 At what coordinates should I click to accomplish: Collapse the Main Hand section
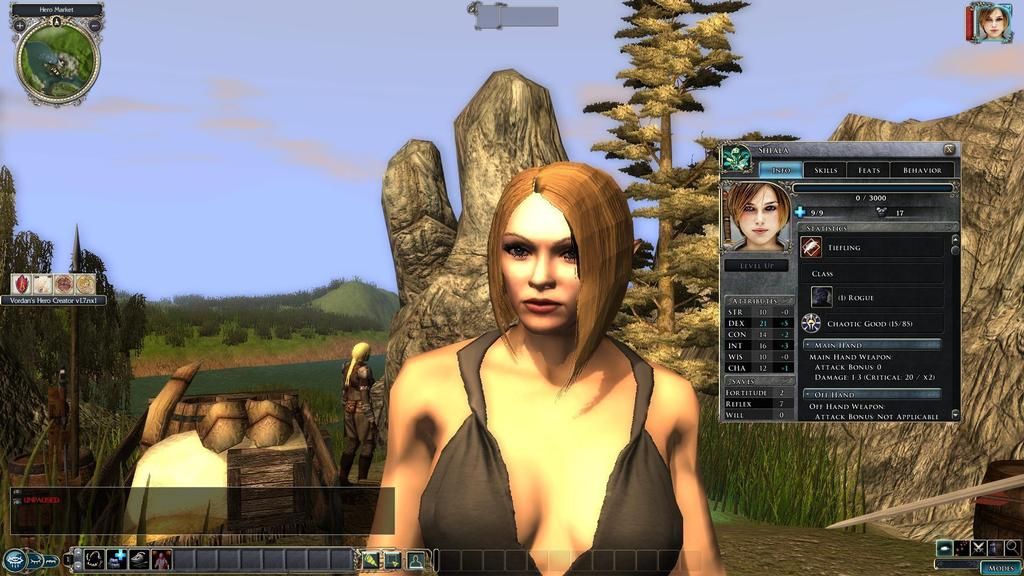(x=806, y=345)
